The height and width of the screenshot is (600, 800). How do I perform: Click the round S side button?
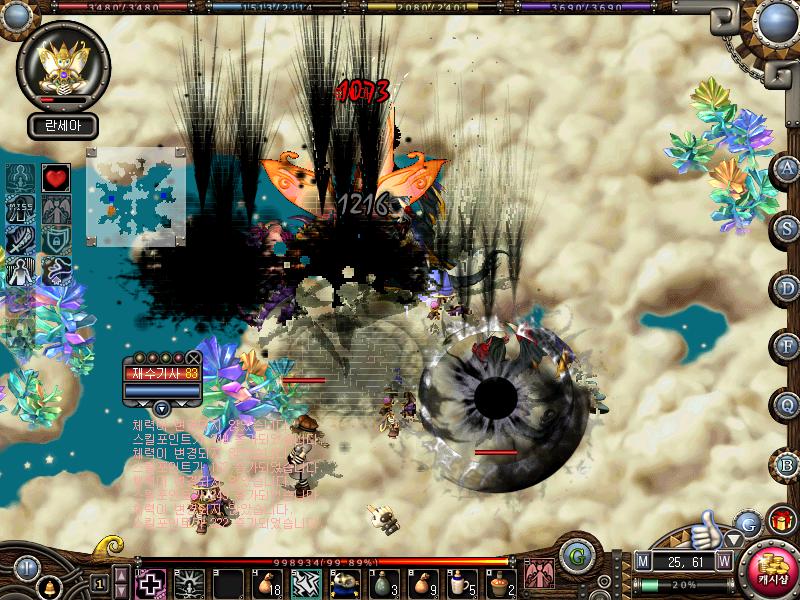point(787,227)
